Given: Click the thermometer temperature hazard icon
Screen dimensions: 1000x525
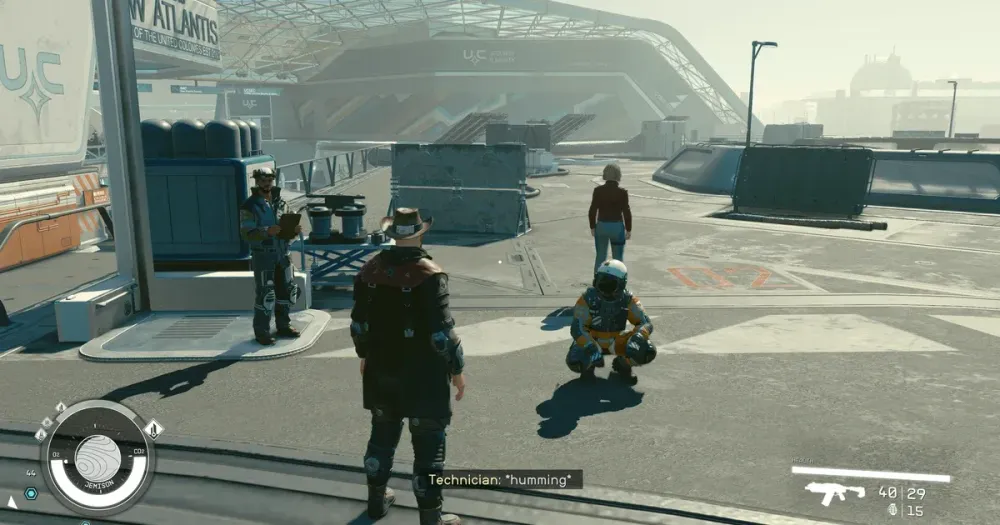Looking at the screenshot, I should (153, 429).
